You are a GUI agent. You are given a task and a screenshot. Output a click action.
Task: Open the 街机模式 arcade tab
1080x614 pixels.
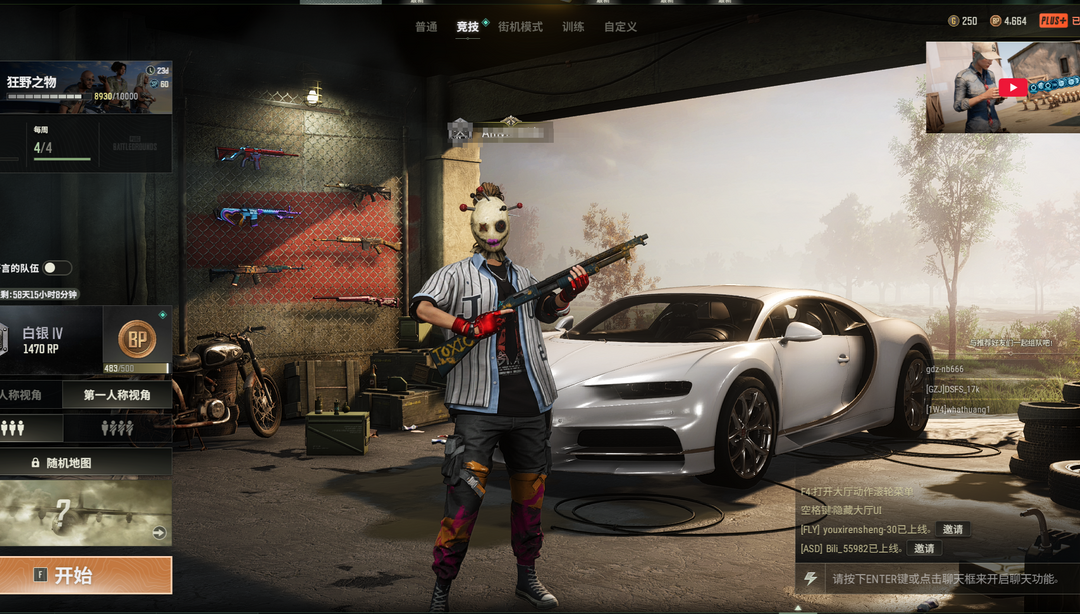(520, 27)
